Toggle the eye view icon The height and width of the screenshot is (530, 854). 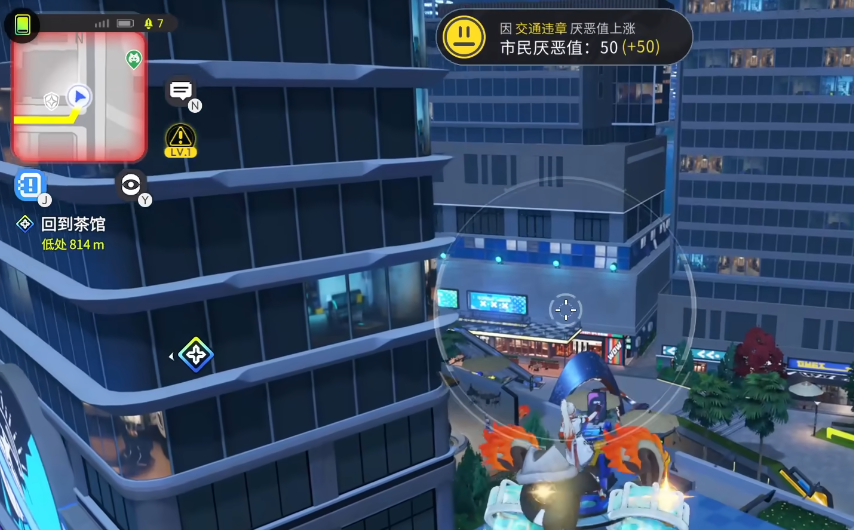pos(130,184)
